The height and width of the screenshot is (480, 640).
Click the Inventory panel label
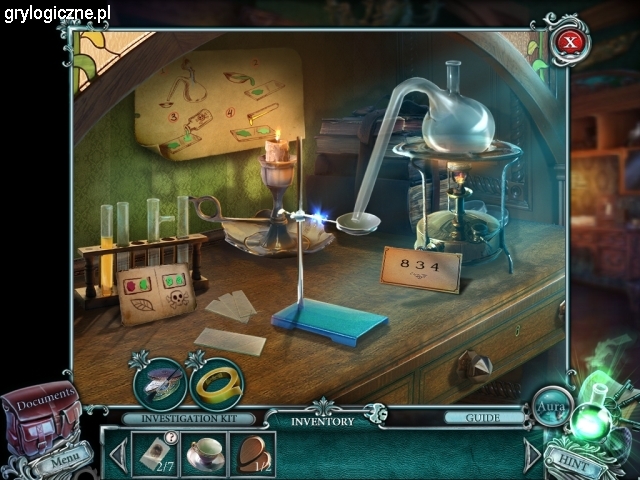(322, 421)
